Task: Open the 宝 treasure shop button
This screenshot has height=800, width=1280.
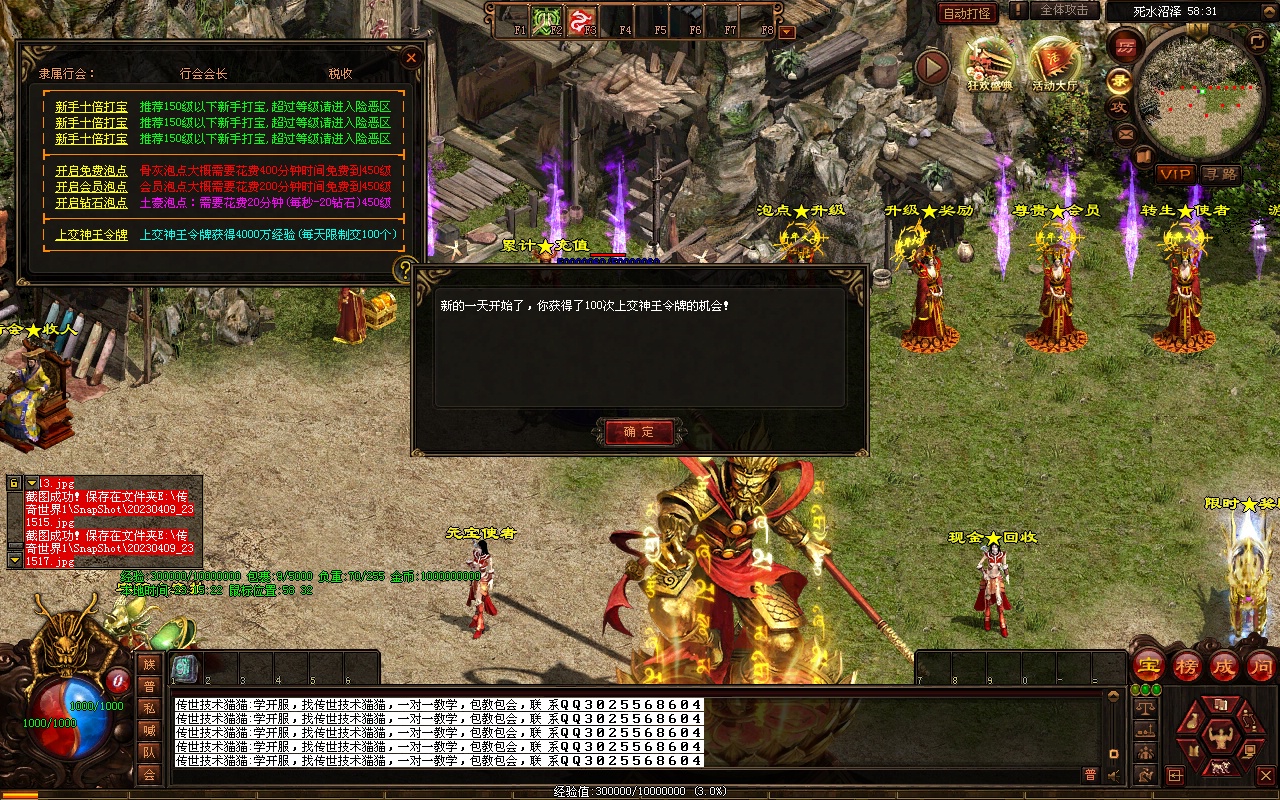Action: tap(1149, 665)
